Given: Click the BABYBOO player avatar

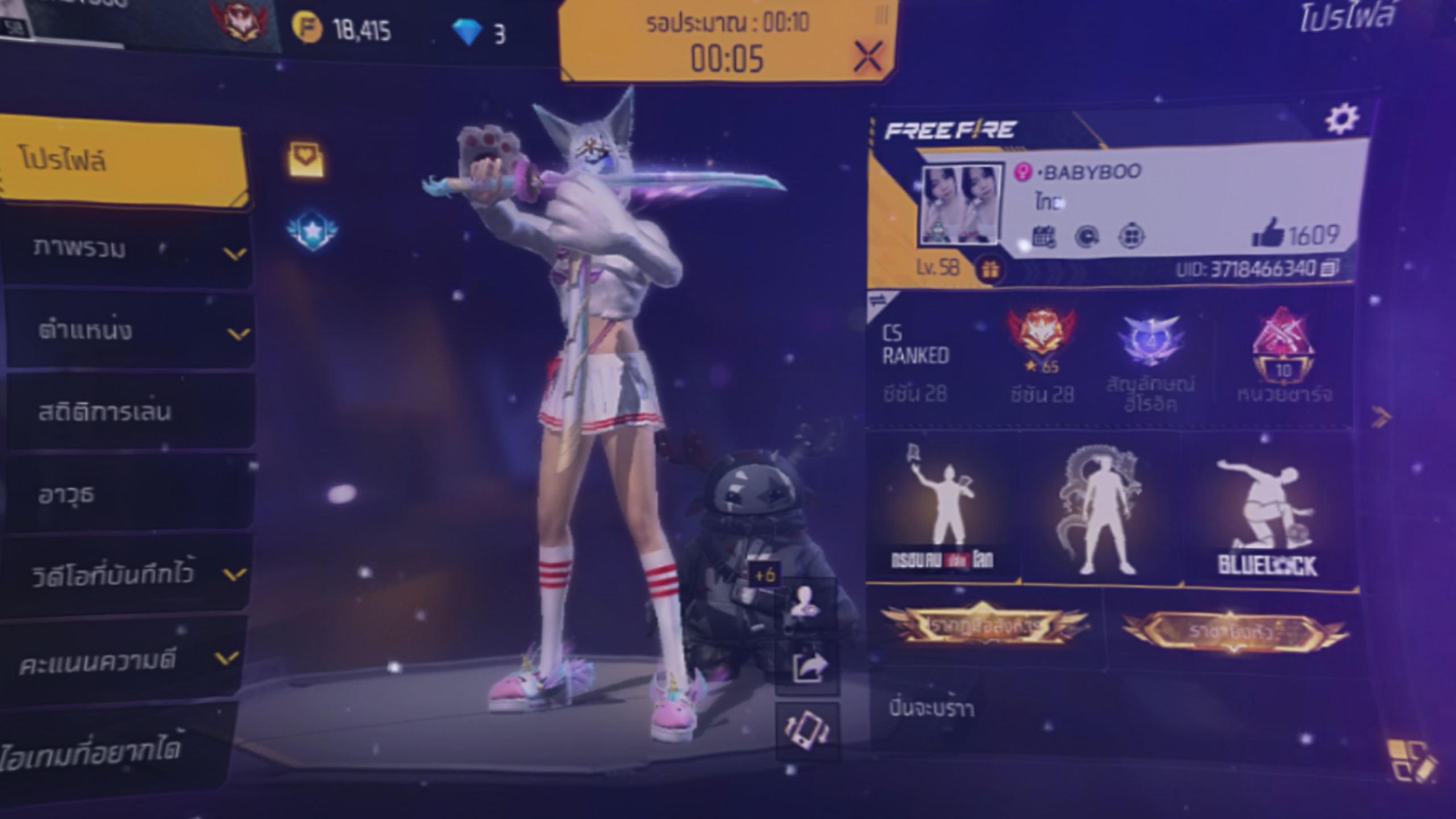Looking at the screenshot, I should click(960, 205).
